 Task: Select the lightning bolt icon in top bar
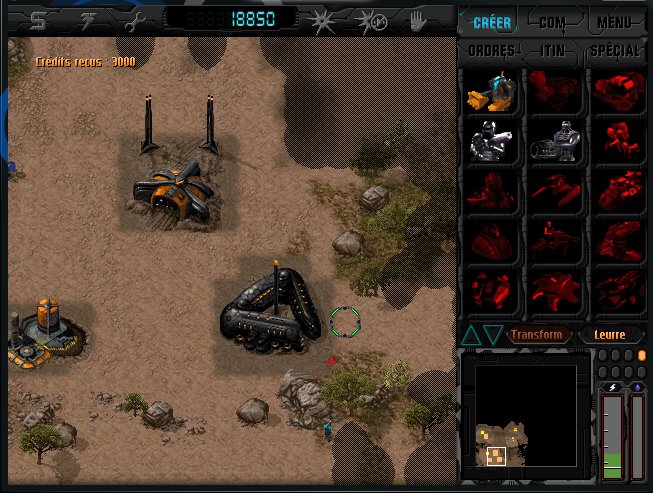(87, 19)
